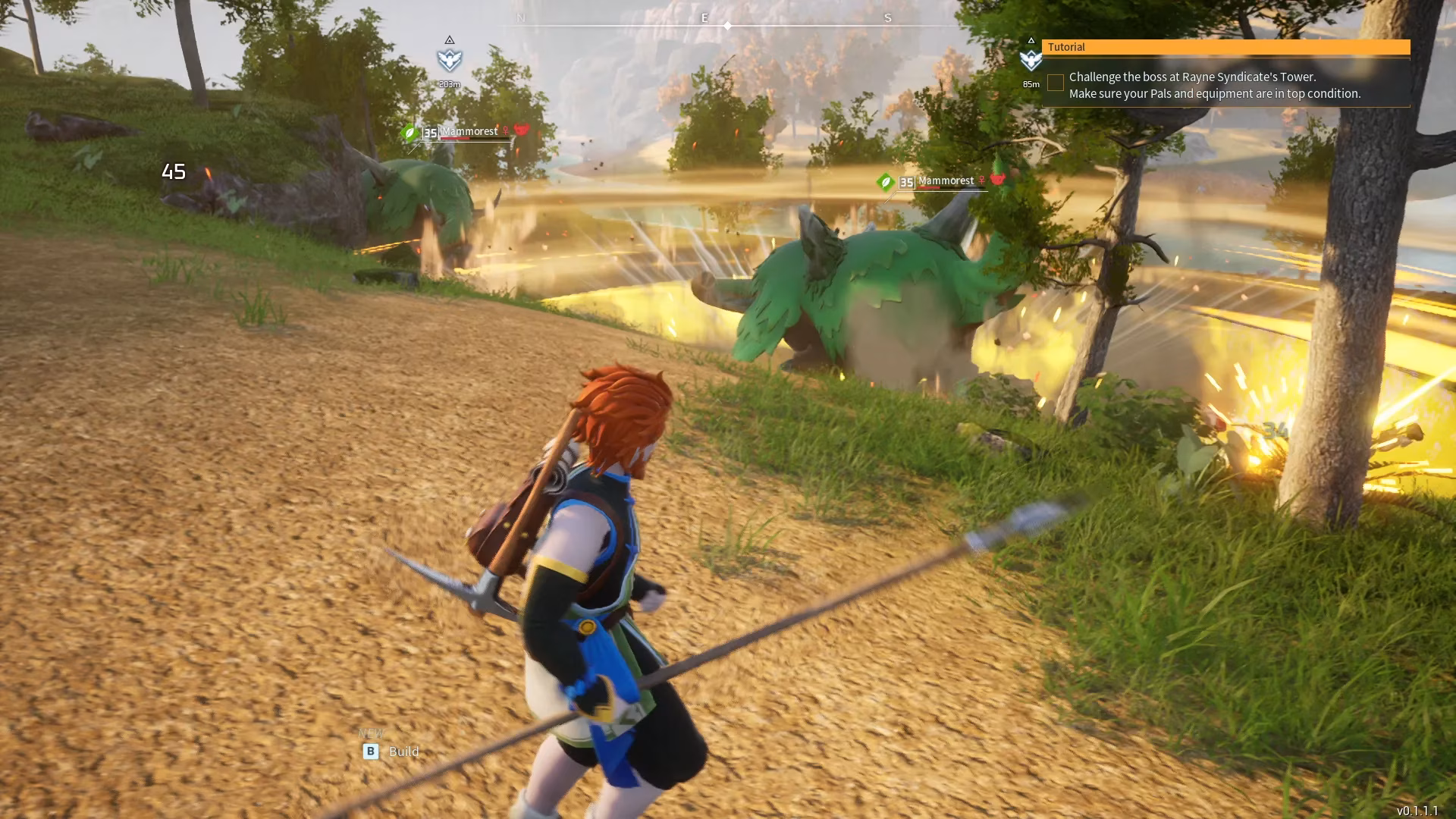This screenshot has width=1456, height=819.
Task: Click the compass bar's East marker
Action: tap(704, 18)
